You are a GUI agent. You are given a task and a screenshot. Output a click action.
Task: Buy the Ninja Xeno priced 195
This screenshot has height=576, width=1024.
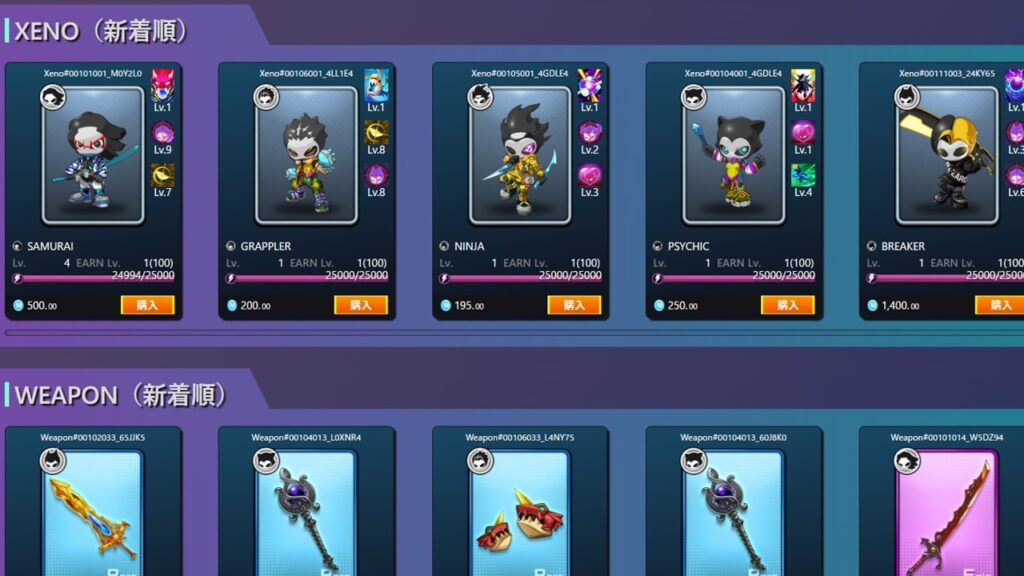575,305
